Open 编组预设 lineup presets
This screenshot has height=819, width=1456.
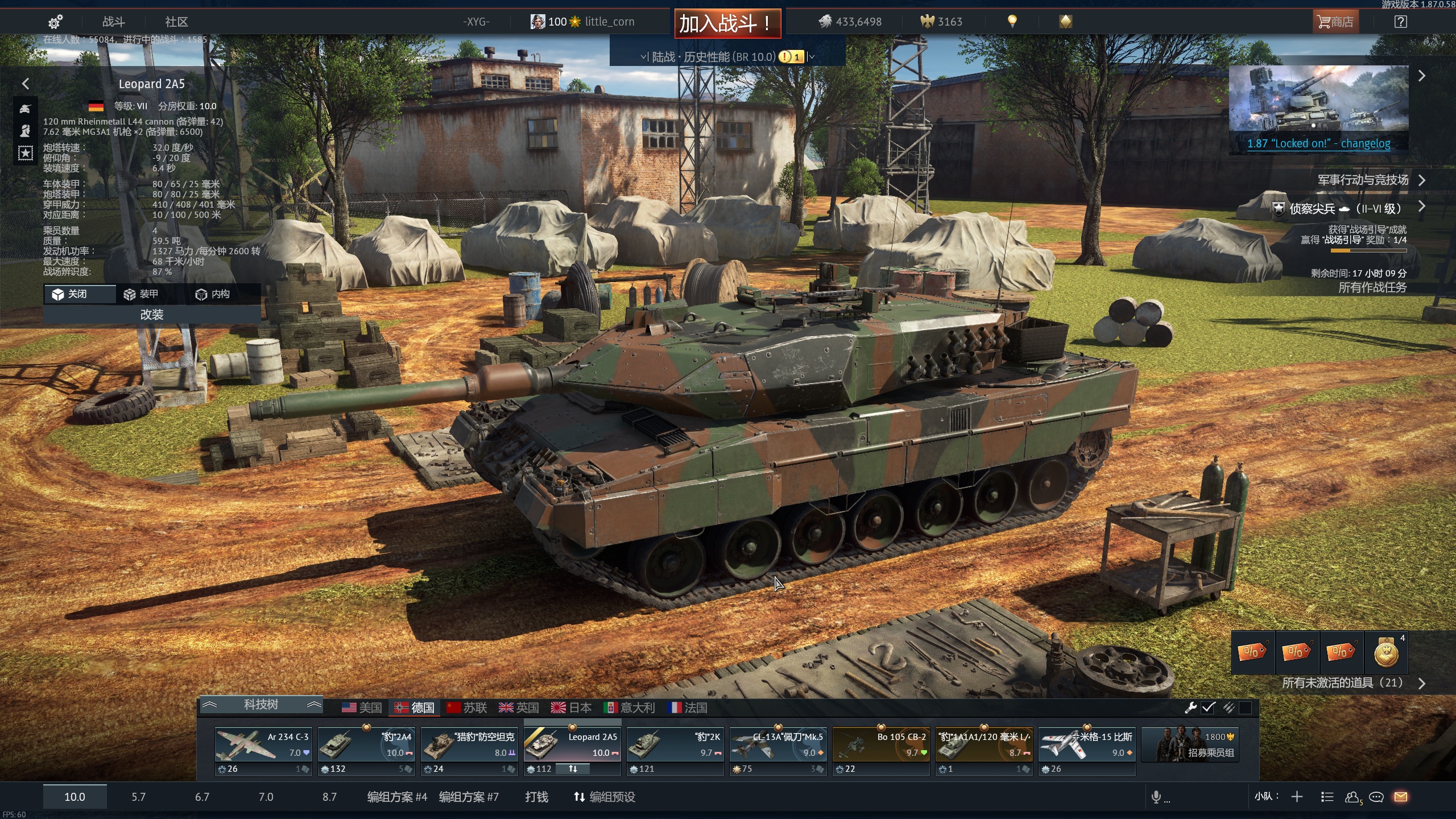click(605, 797)
